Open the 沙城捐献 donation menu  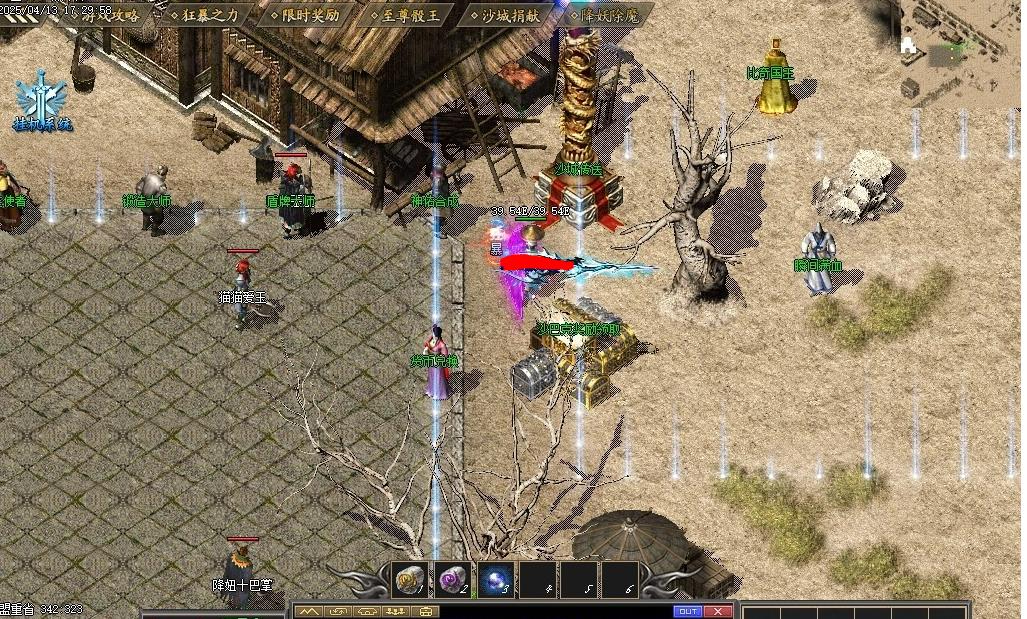point(509,15)
